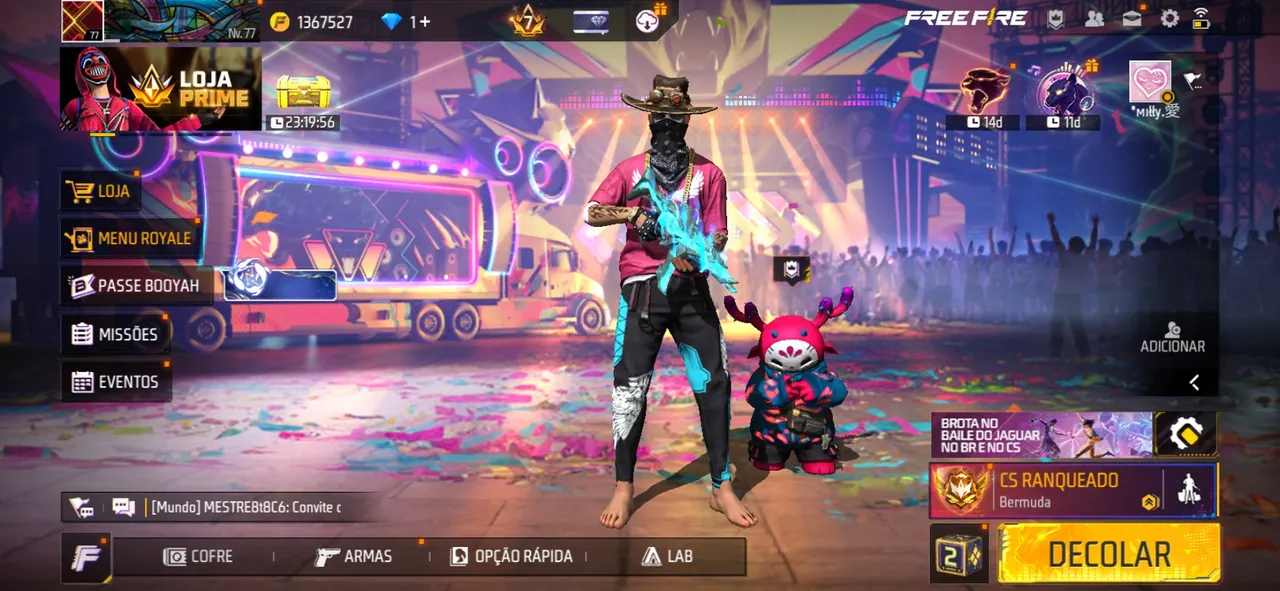This screenshot has width=1280, height=591.
Task: Open the EVENTOS calendar
Action: 115,382
